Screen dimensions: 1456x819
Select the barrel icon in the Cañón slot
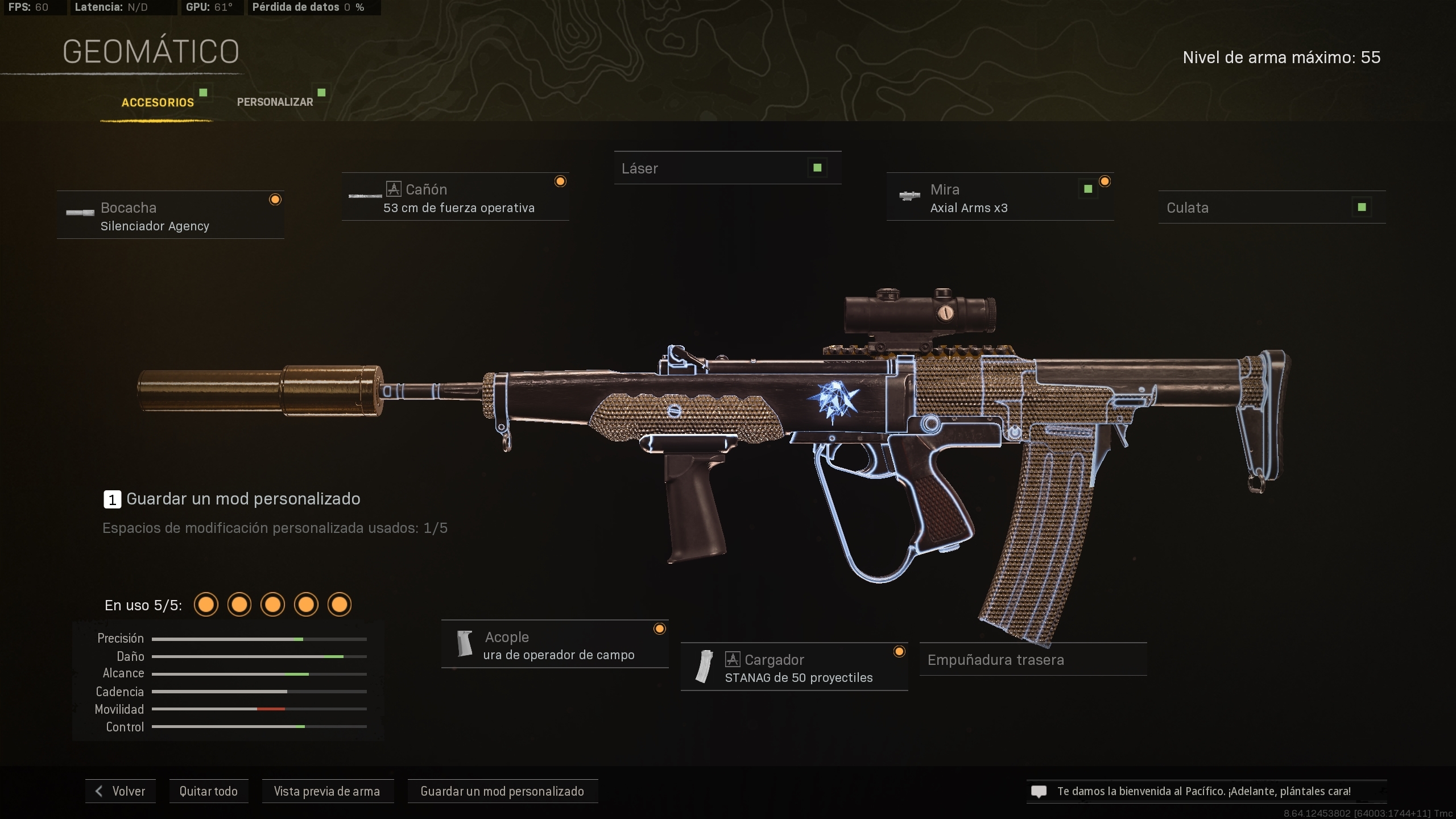tap(365, 196)
